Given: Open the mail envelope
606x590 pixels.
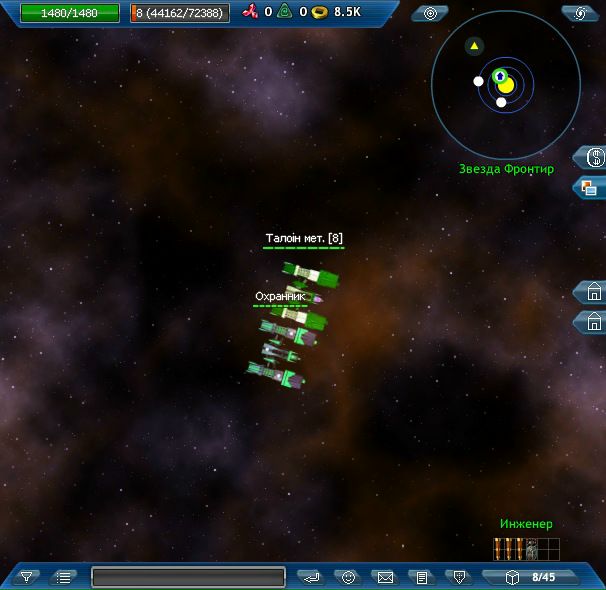Looking at the screenshot, I should click(x=384, y=577).
